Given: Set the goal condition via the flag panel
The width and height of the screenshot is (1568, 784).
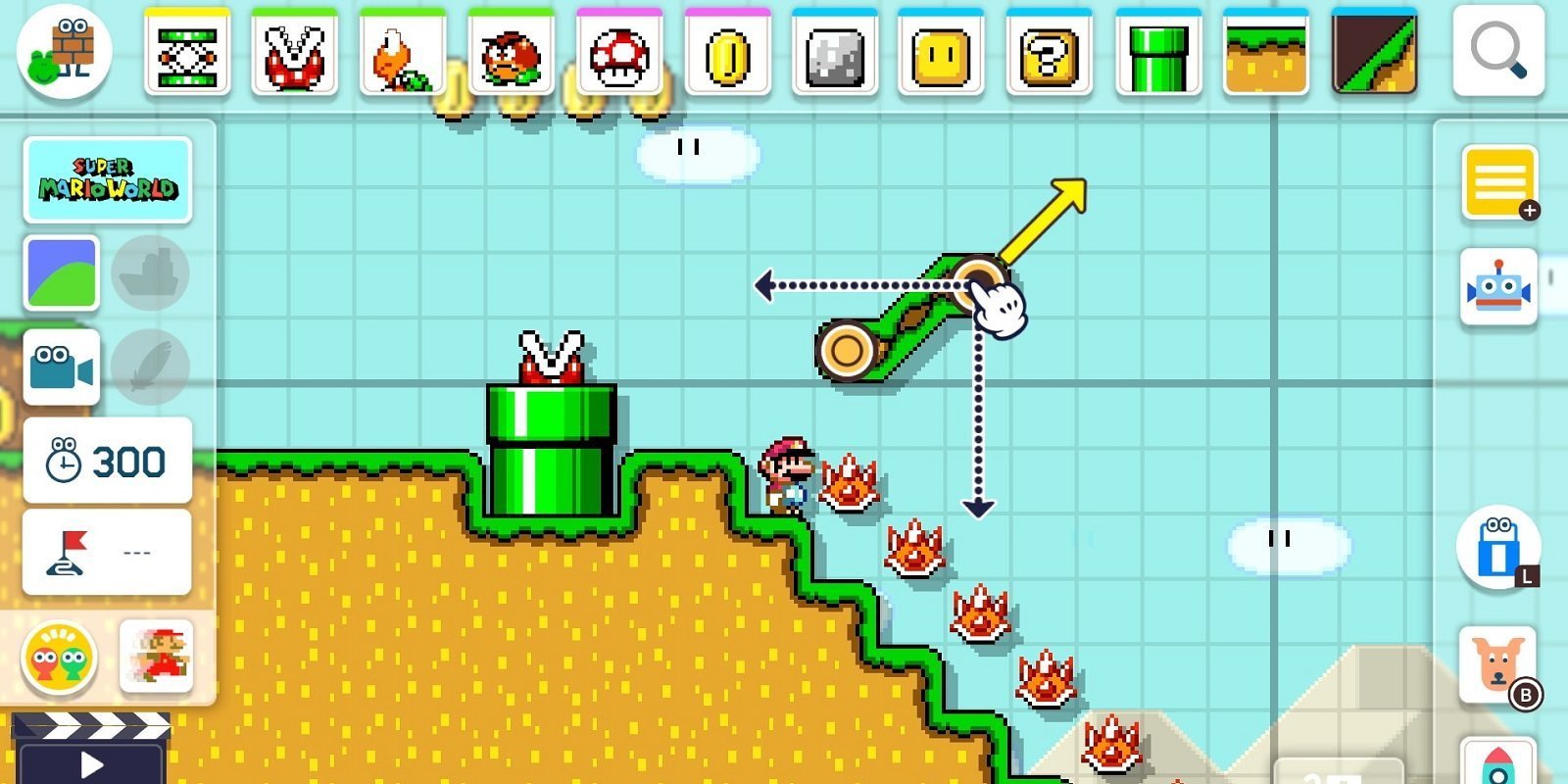Looking at the screenshot, I should tap(107, 550).
